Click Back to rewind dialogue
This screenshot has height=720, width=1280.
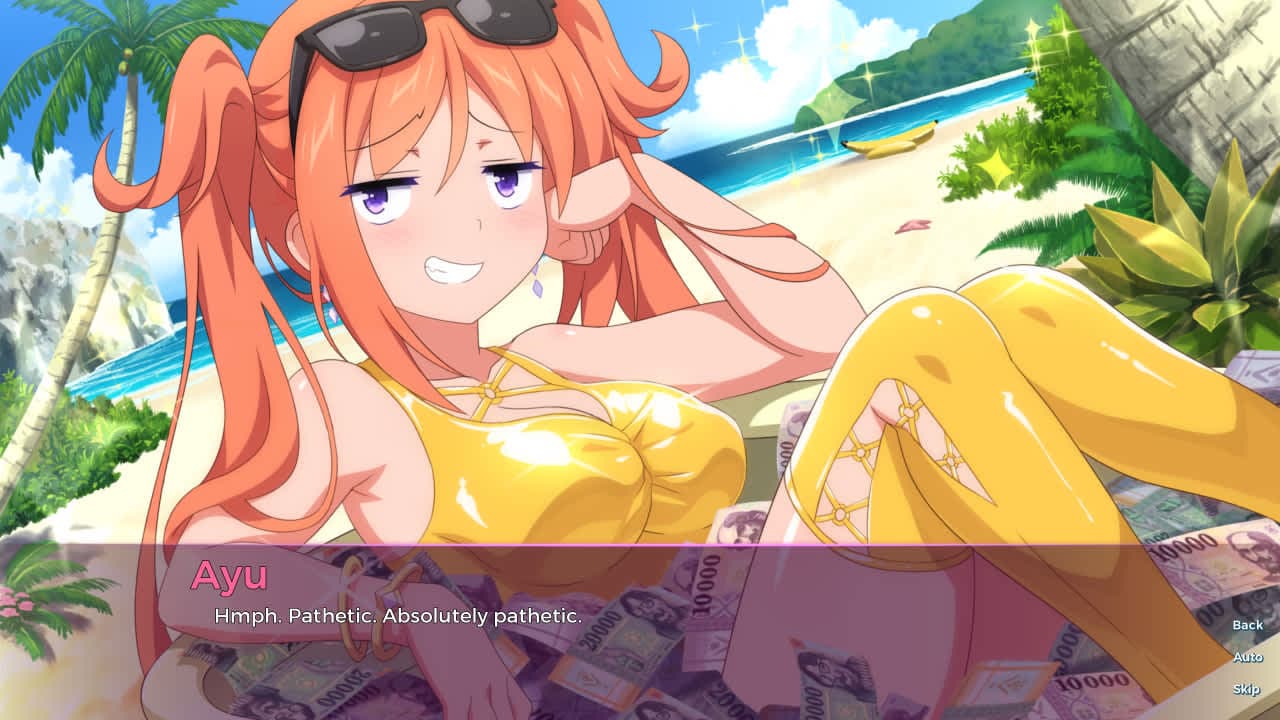coord(1246,623)
